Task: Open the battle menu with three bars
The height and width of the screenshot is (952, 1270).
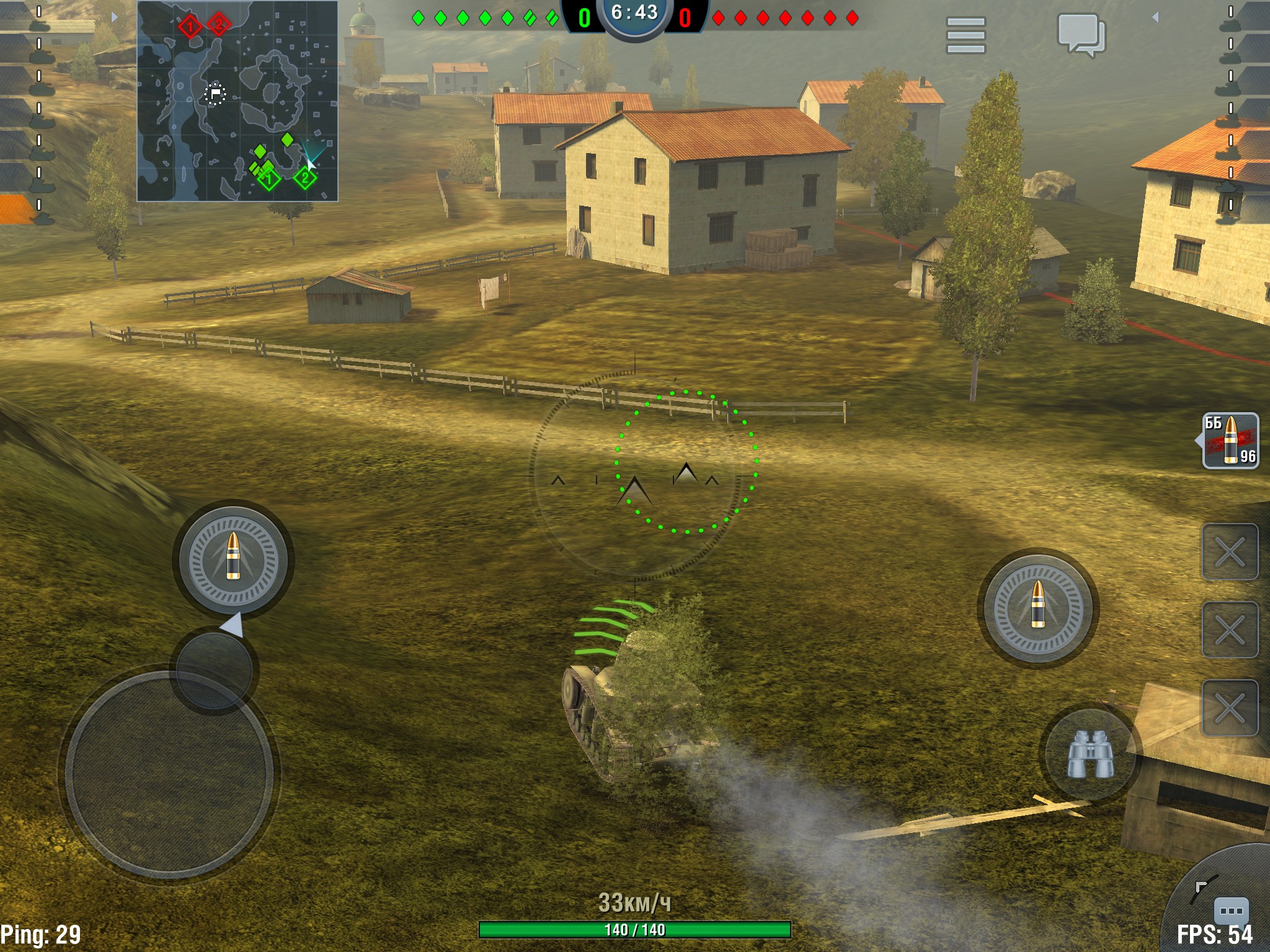Action: tap(966, 35)
